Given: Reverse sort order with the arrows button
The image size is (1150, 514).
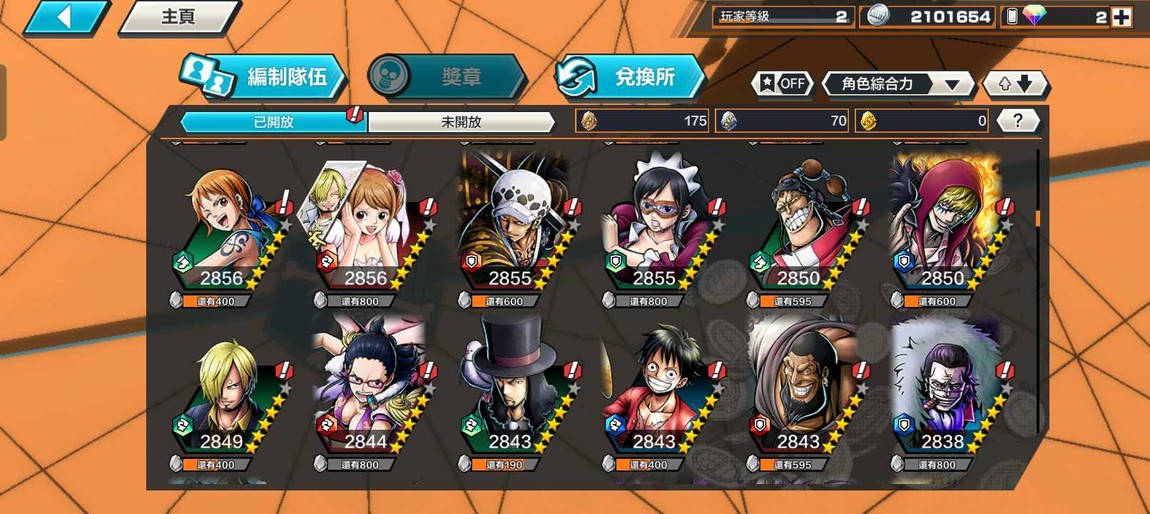Looking at the screenshot, I should [1016, 84].
